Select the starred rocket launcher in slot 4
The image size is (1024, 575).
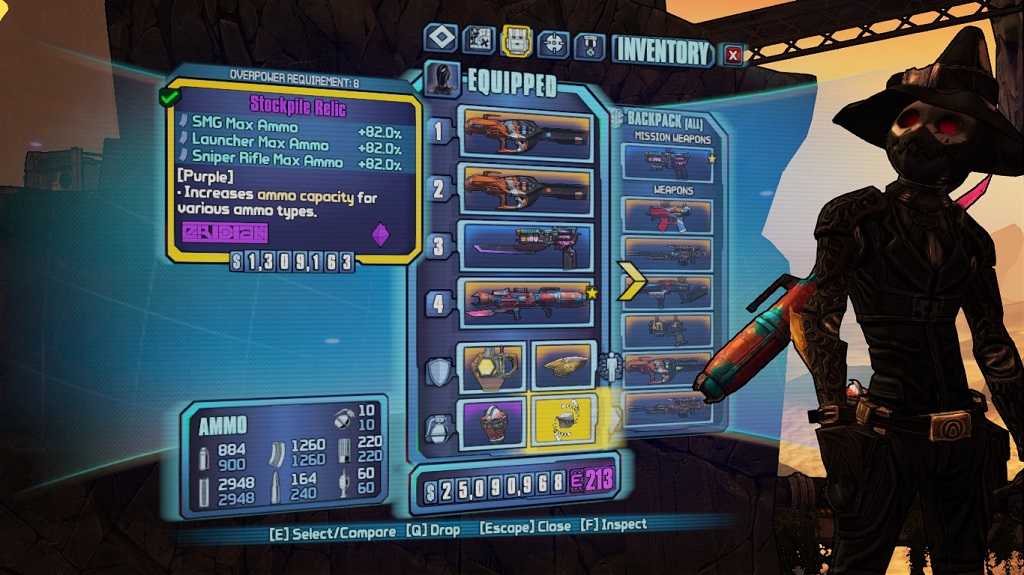[x=527, y=303]
